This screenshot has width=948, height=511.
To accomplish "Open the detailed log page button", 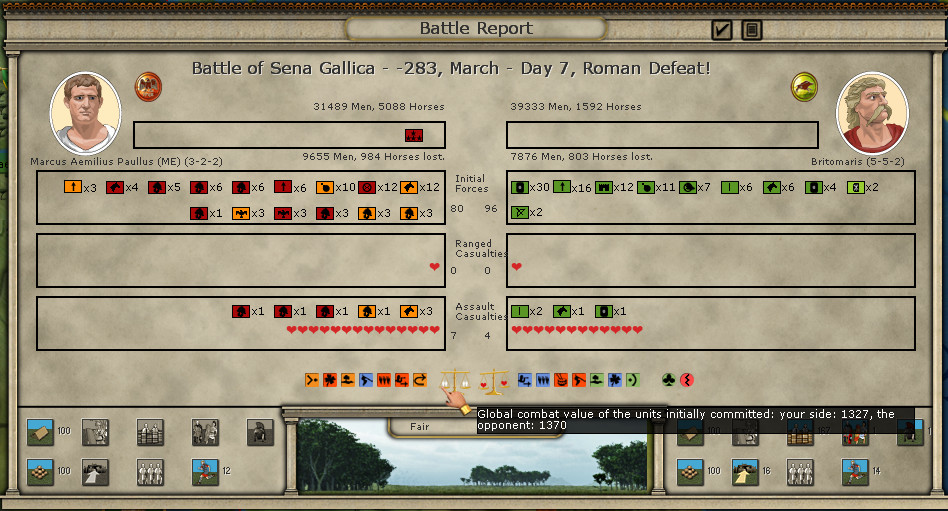I will coord(752,30).
